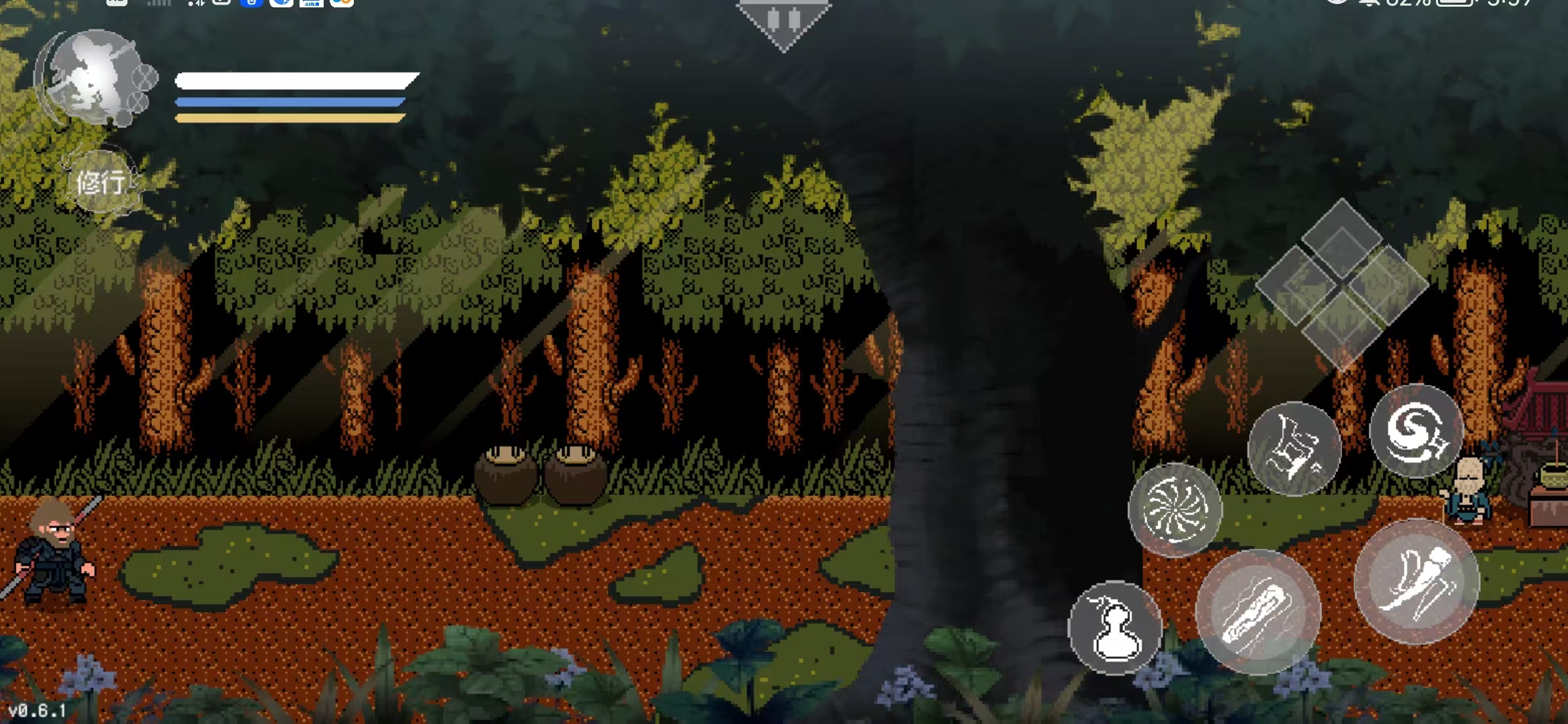Cast the swirling cloud spell
Screen dimensions: 1568x724
pyautogui.click(x=1416, y=430)
